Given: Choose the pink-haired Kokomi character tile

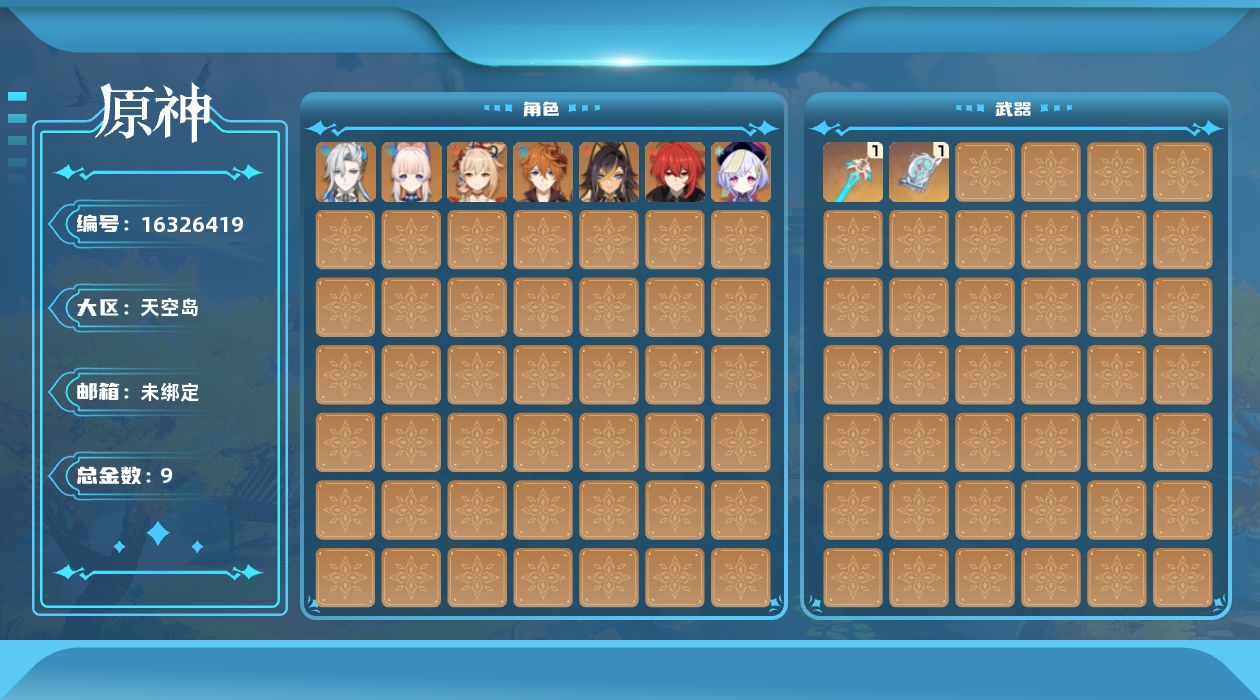Looking at the screenshot, I should [x=412, y=172].
